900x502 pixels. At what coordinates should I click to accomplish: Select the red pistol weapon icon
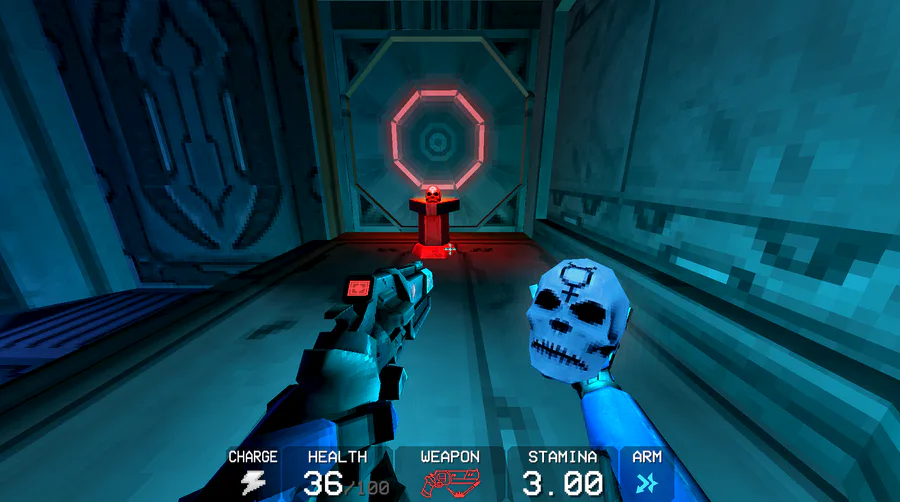point(449,484)
